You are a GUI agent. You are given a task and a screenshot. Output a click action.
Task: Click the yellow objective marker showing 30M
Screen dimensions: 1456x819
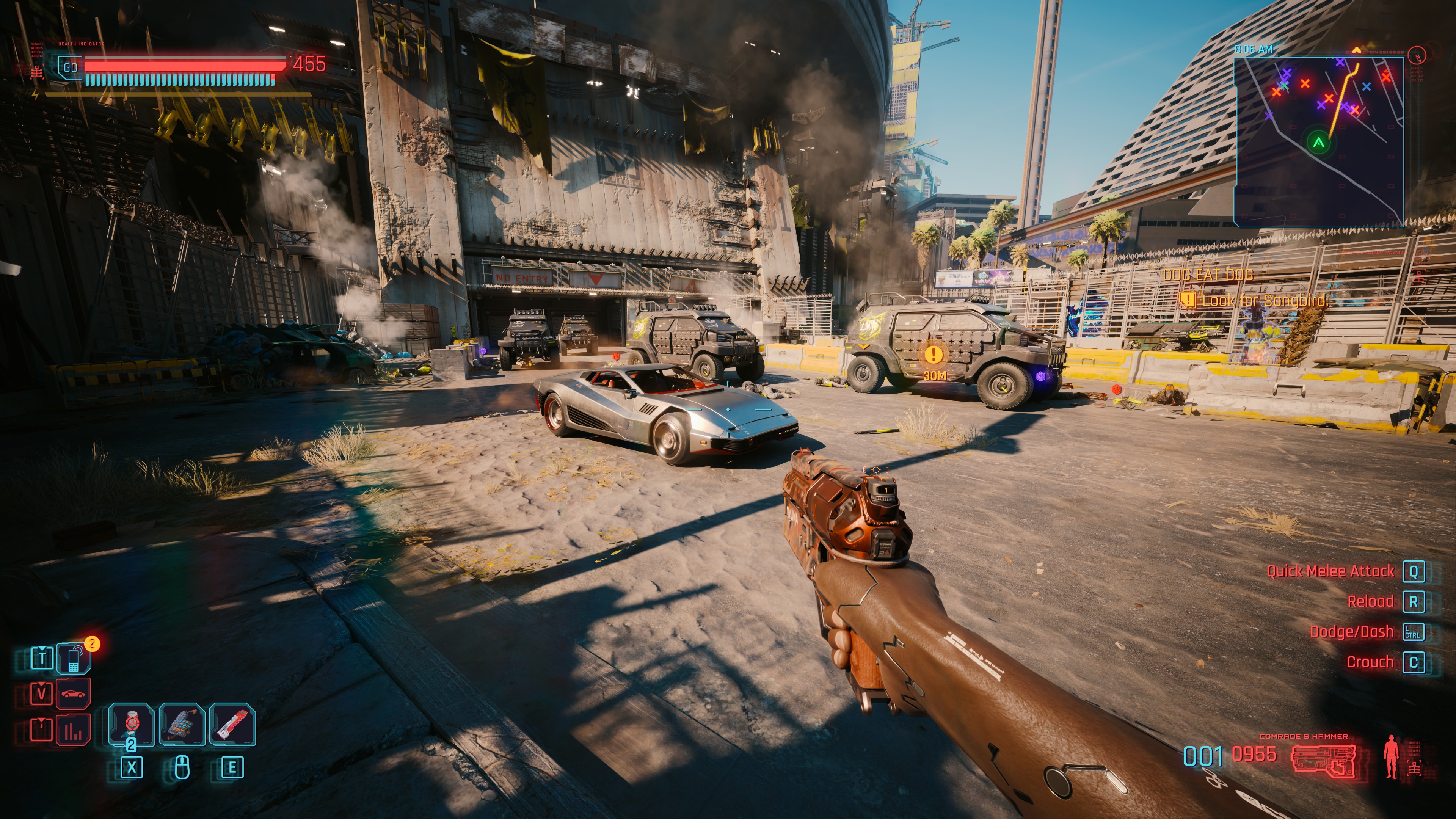pyautogui.click(x=934, y=355)
